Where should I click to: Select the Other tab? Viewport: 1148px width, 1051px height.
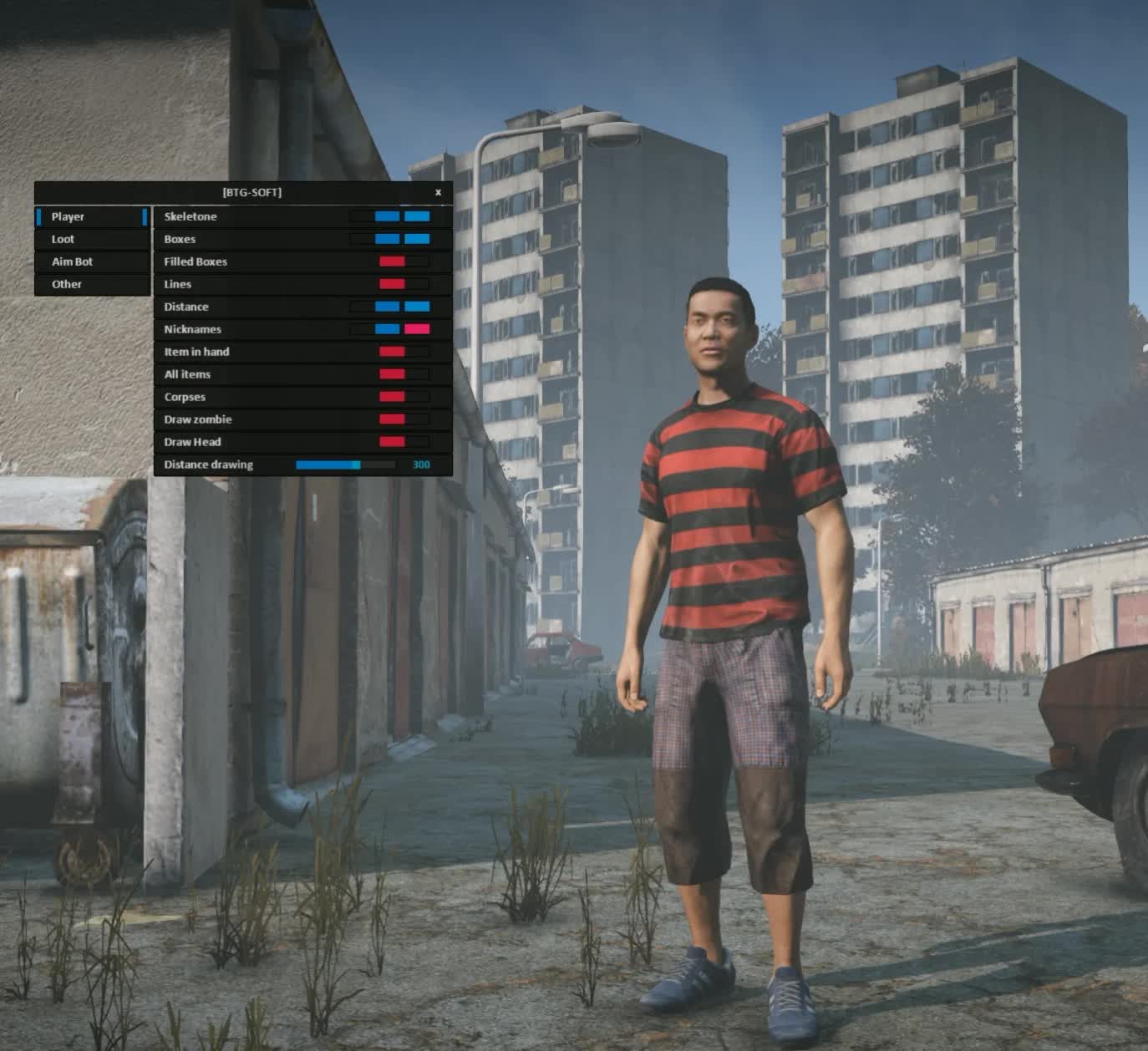(x=92, y=284)
